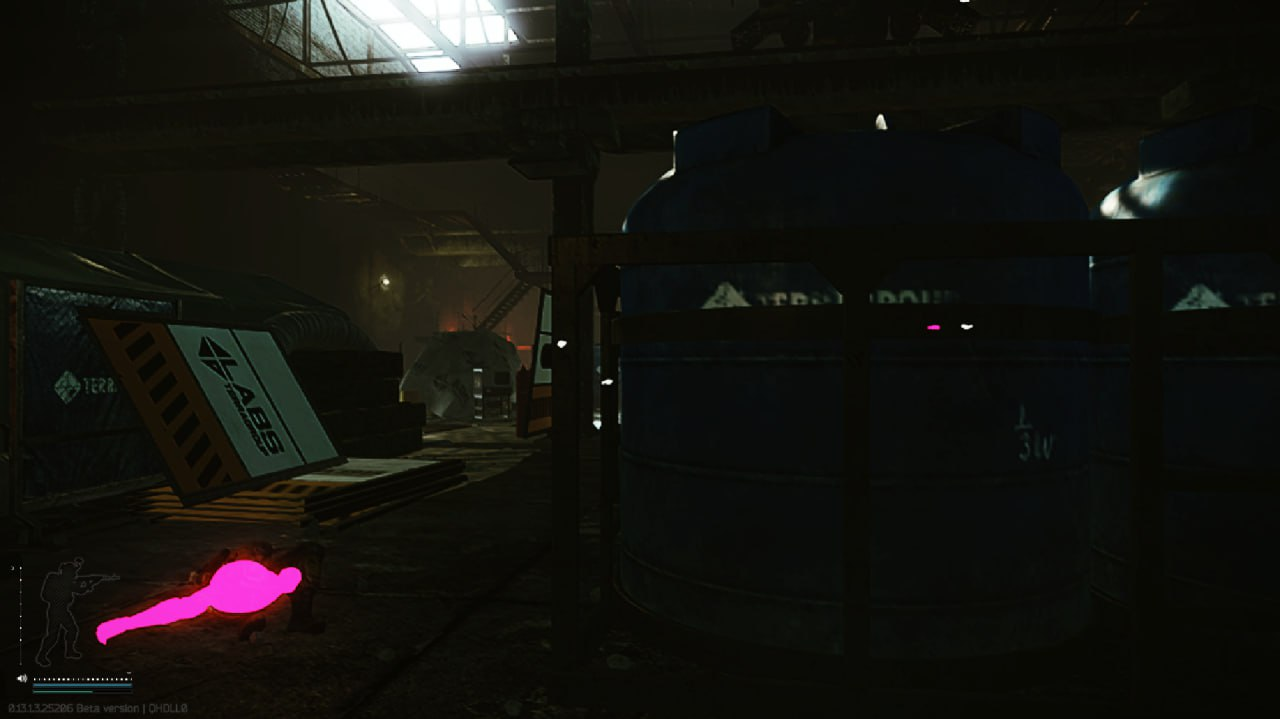
Task: Click the speaker noise level icon
Action: [22, 679]
